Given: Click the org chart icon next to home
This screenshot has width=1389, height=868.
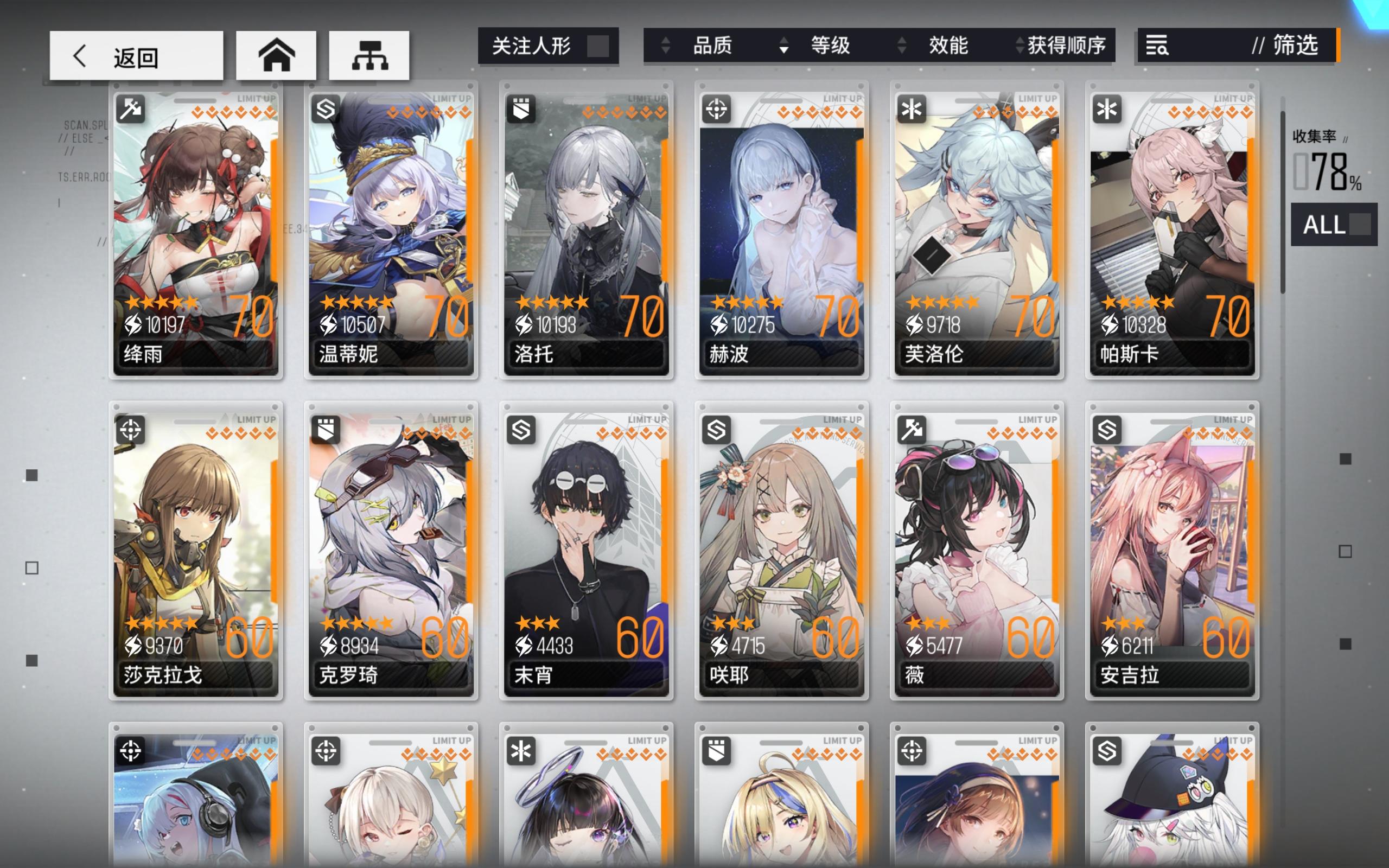Looking at the screenshot, I should coord(369,55).
